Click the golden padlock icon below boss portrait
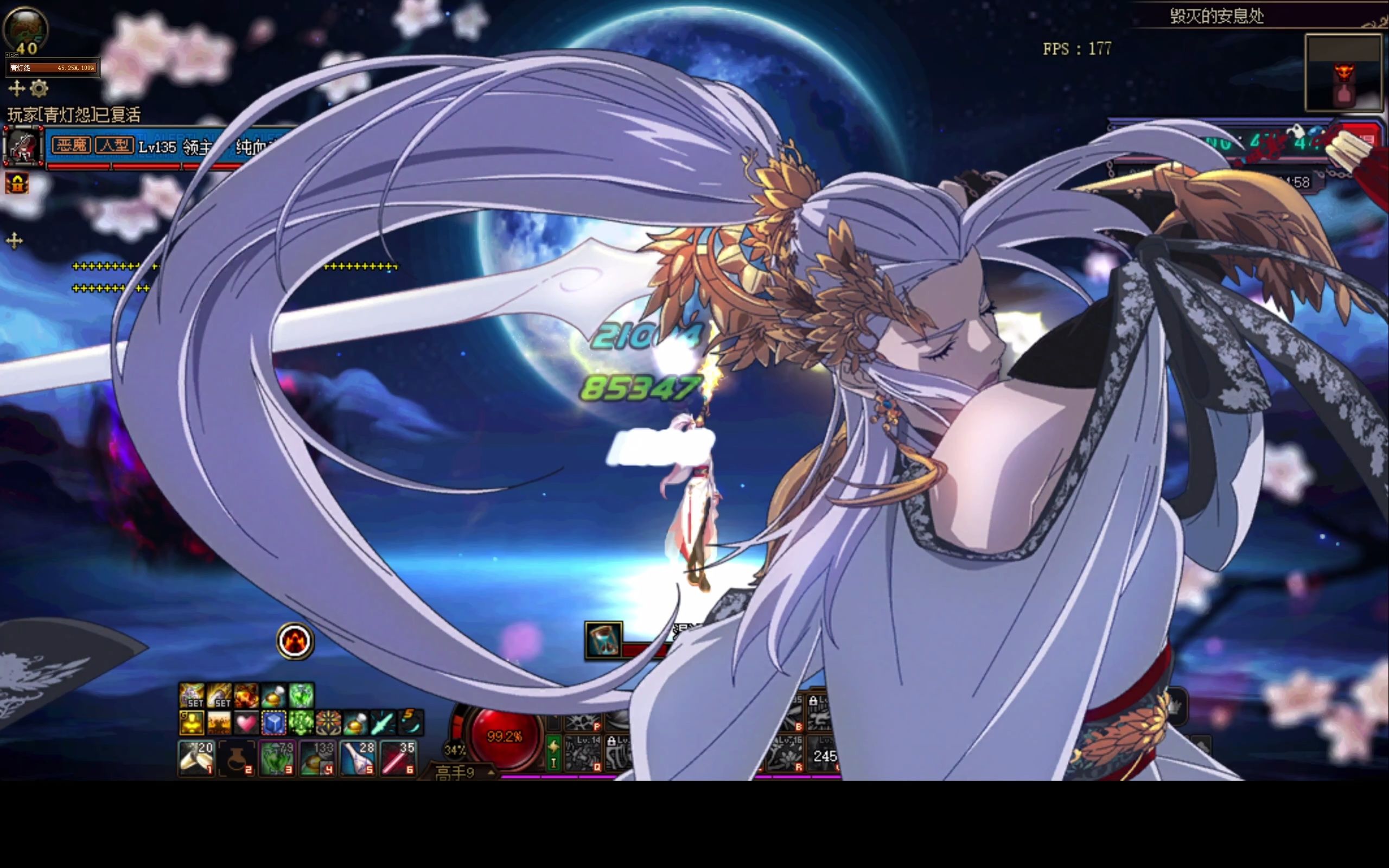The height and width of the screenshot is (868, 1389). pyautogui.click(x=17, y=184)
